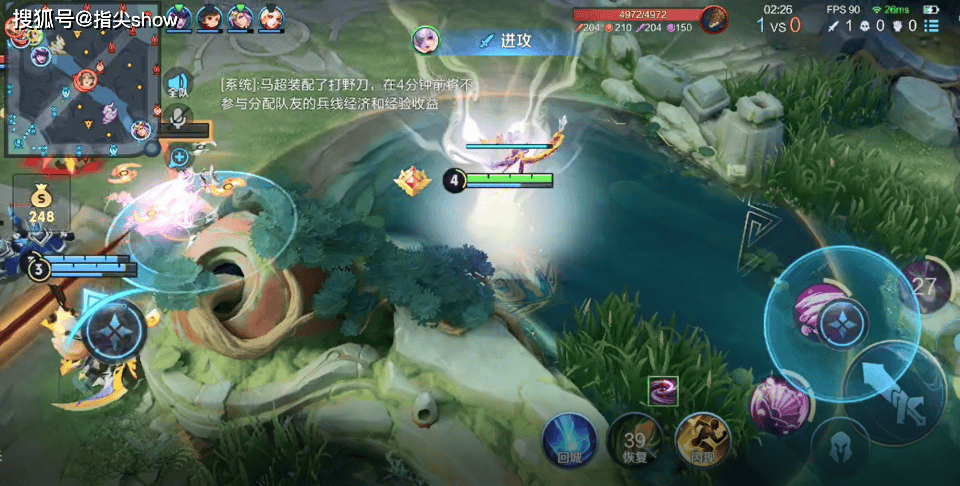Screen dimensions: 960x486
Task: Tap the helmet target-hero button
Action: point(838,445)
